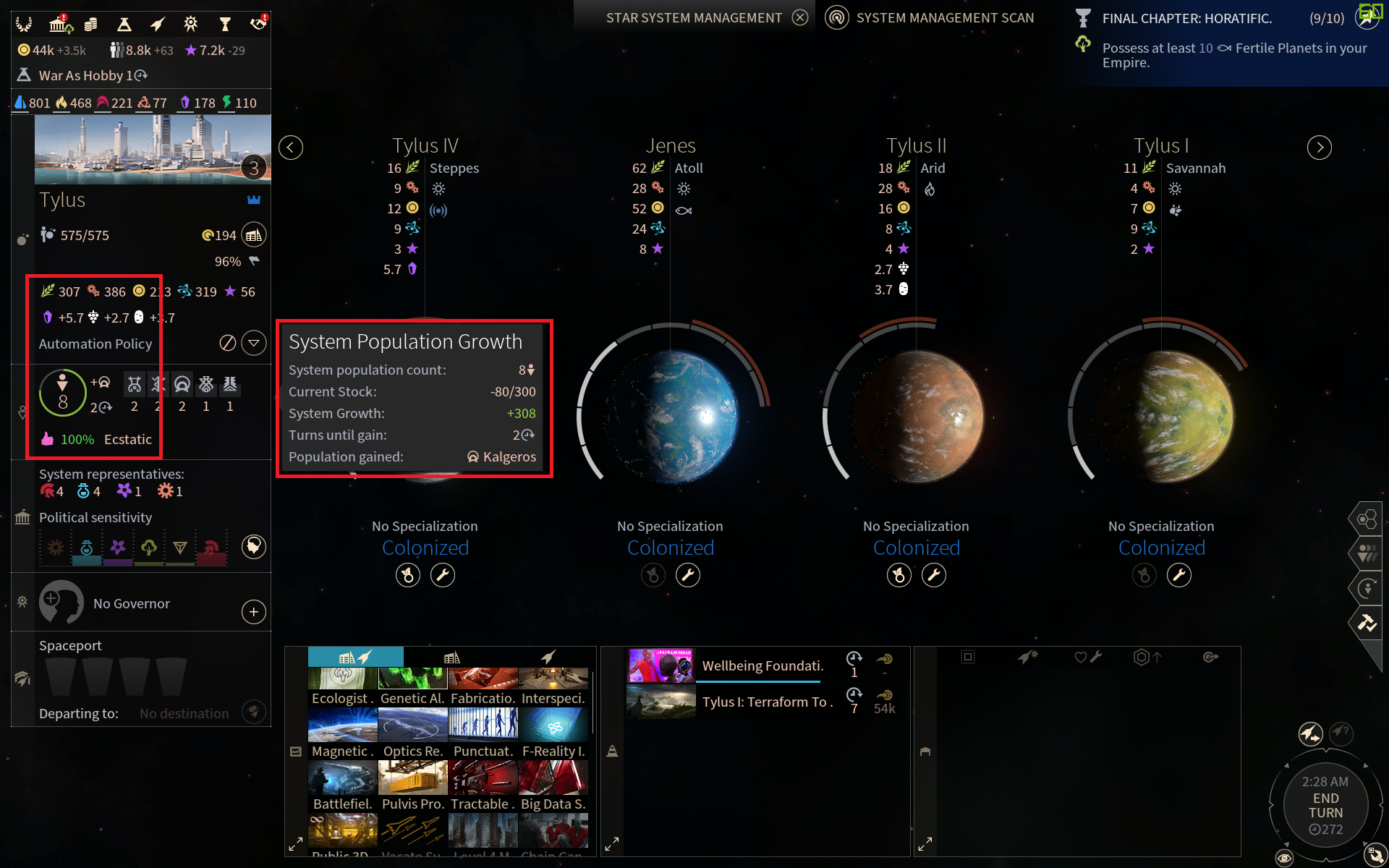Show previous planets with left arrow
Viewport: 1389px width, 868px height.
pos(291,148)
